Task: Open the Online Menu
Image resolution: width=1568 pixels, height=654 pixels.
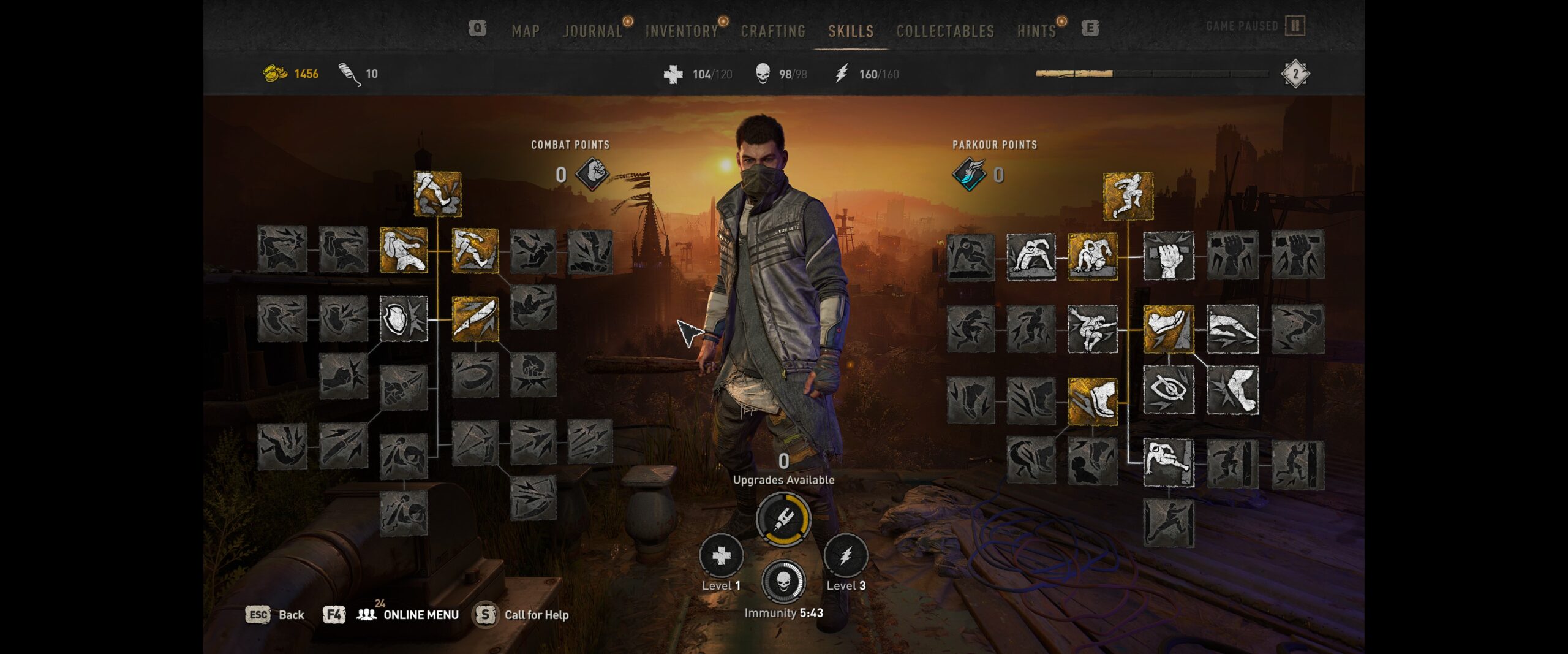Action: pyautogui.click(x=420, y=615)
